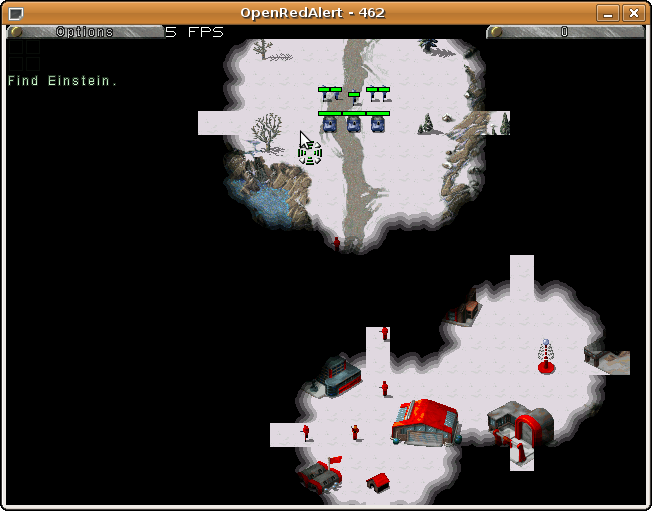
Task: Select the lone middle infantry soldier
Action: 354,99
